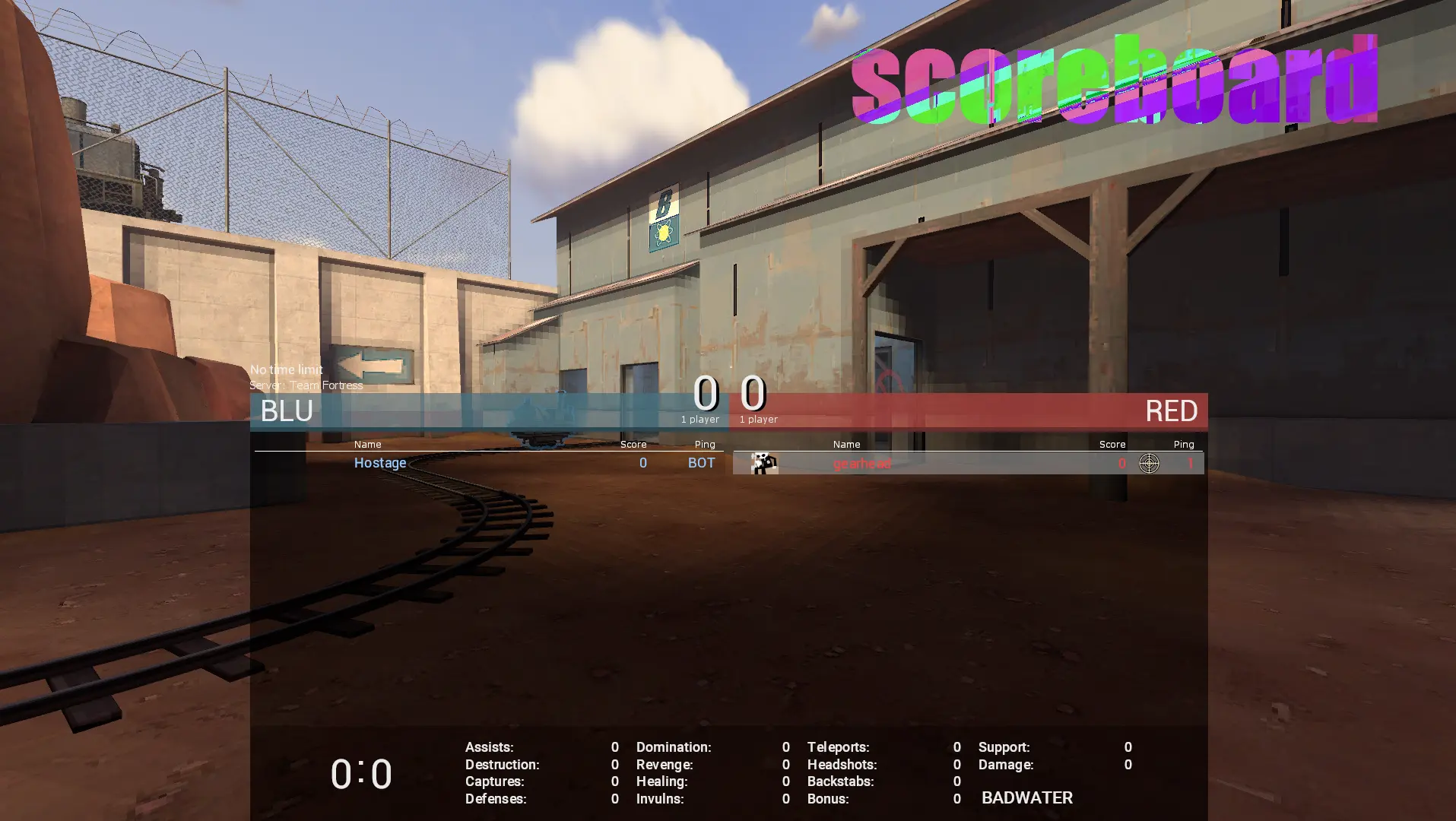Click the 0:0 round timer display
Viewport: 1456px width, 821px height.
pyautogui.click(x=361, y=773)
